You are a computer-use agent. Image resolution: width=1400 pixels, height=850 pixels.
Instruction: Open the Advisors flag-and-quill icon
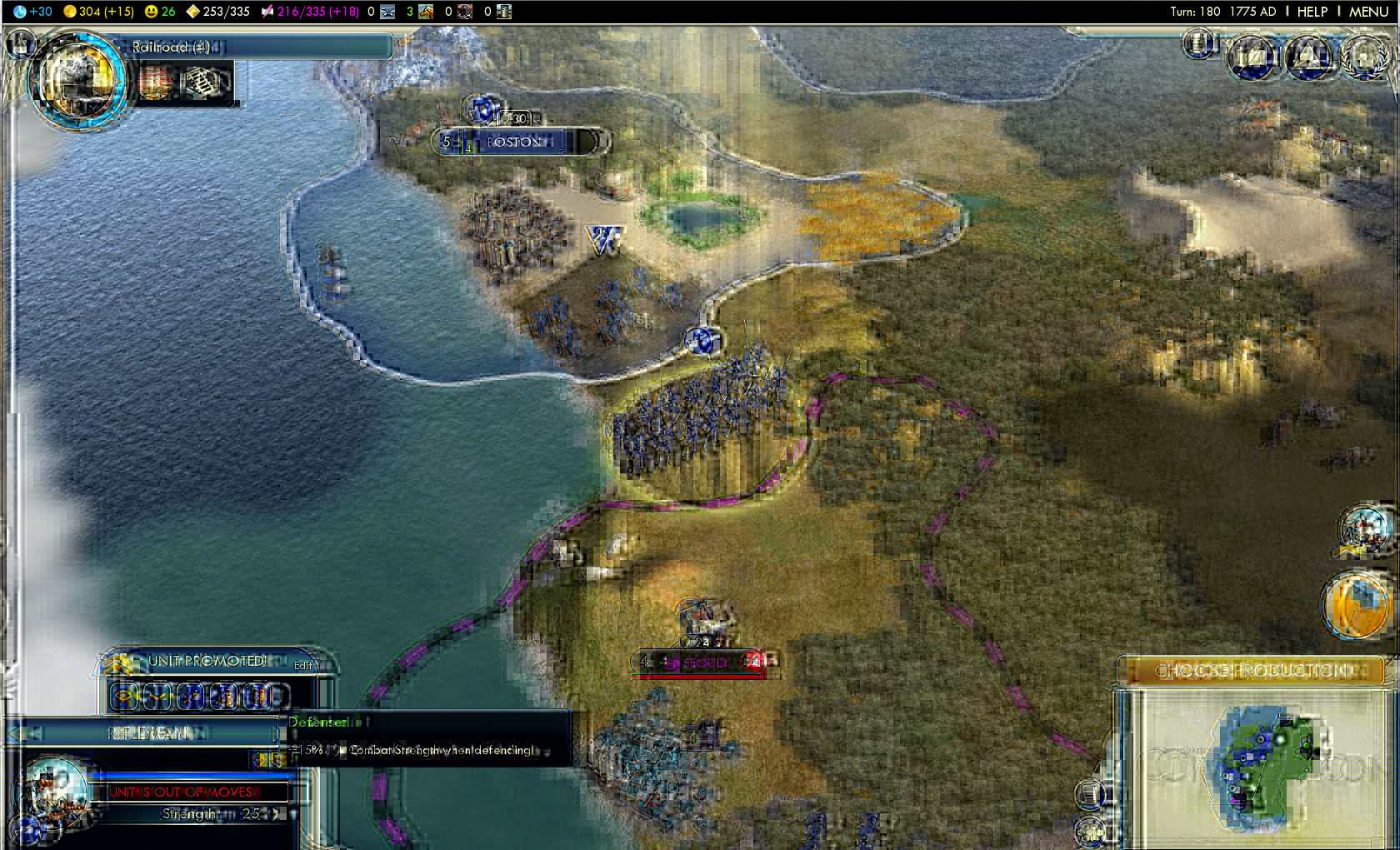(x=1252, y=57)
